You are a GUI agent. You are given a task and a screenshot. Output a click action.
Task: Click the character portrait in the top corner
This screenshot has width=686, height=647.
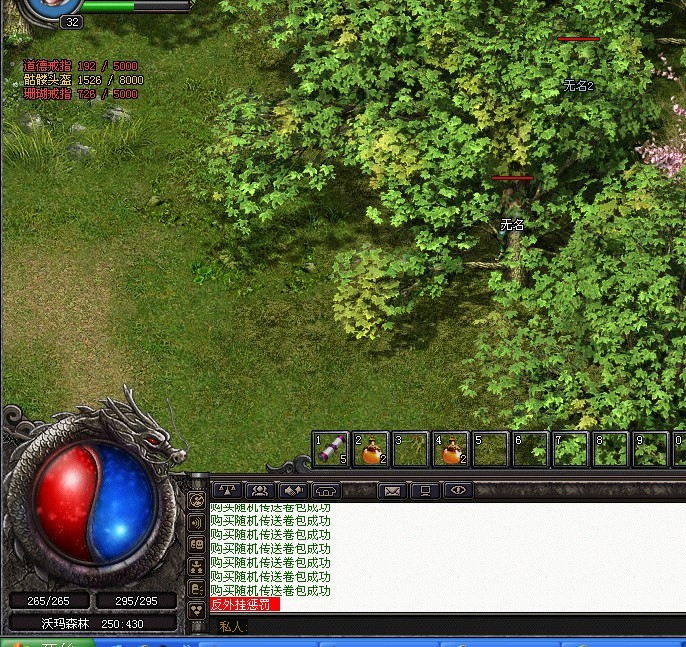(50, 6)
